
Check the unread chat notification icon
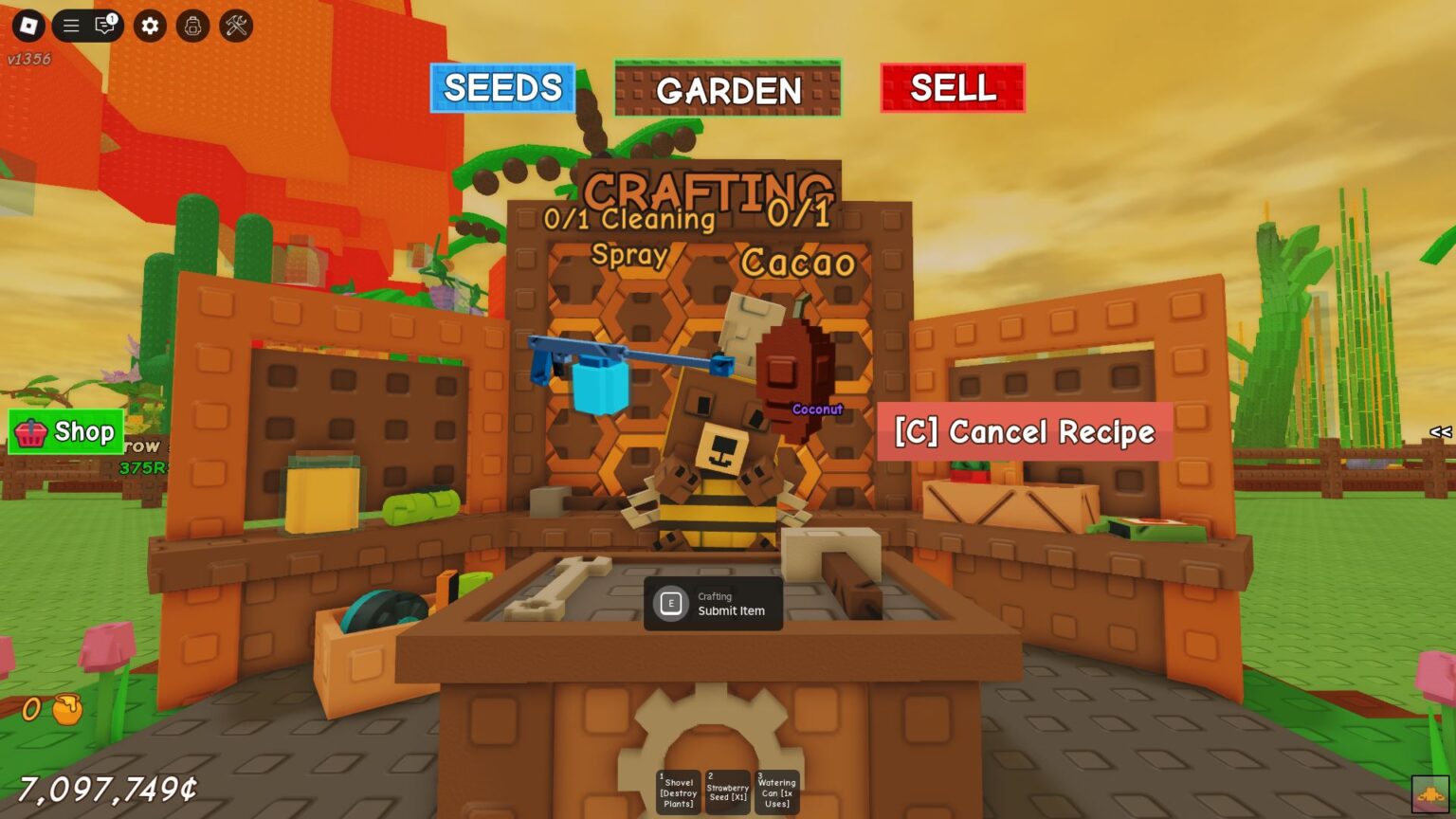click(104, 26)
